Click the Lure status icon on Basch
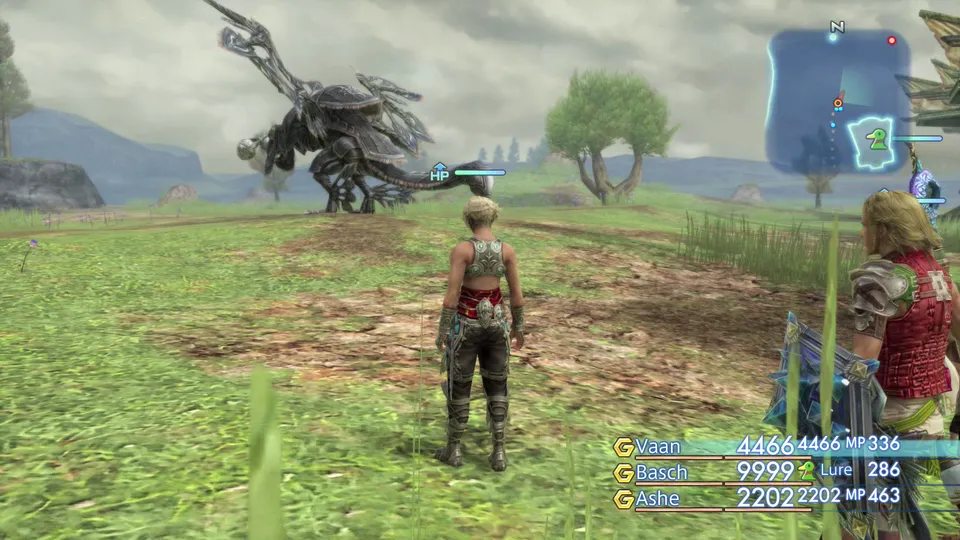This screenshot has height=540, width=960. [806, 471]
